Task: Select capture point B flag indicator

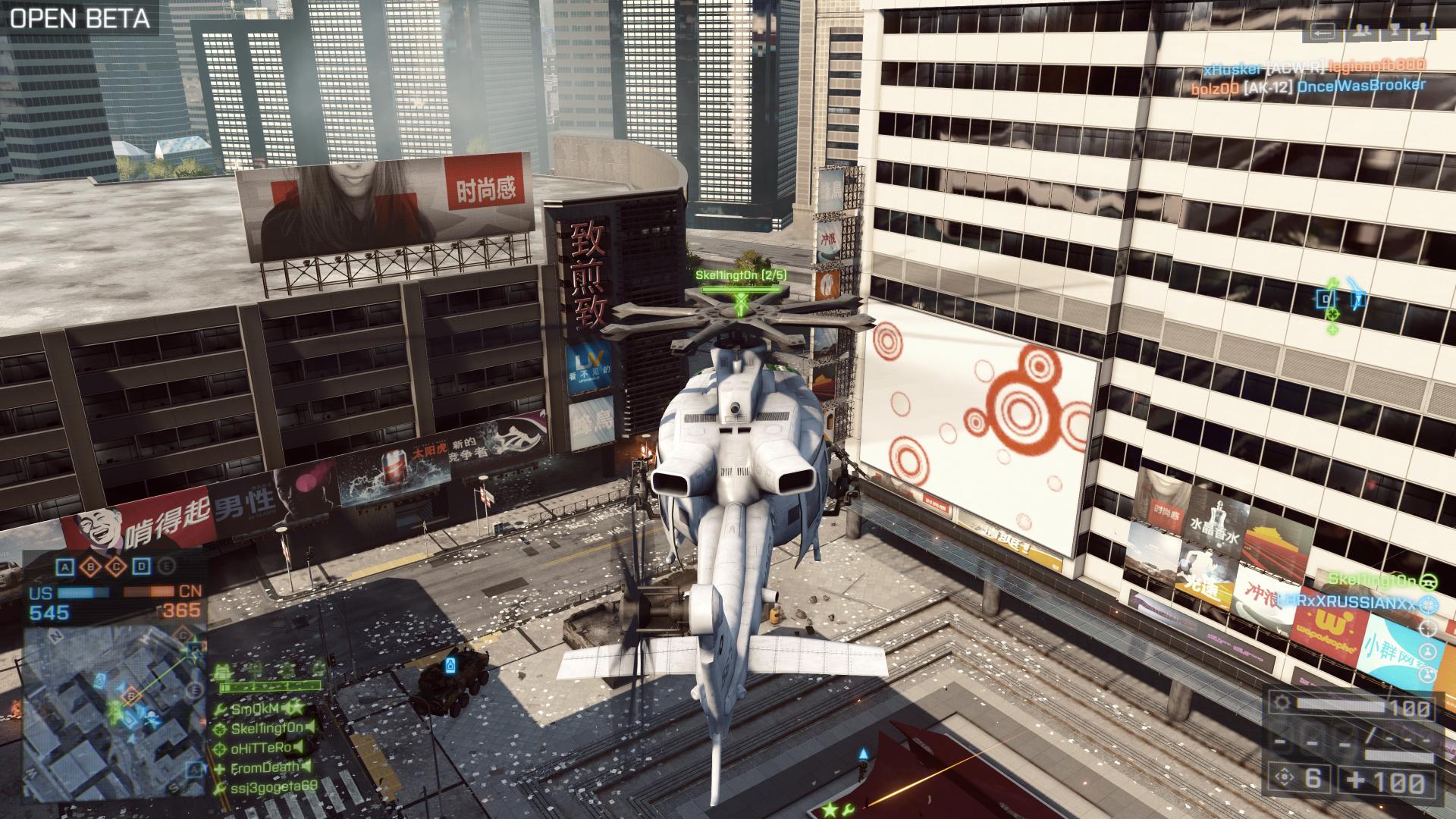Action: pos(91,566)
